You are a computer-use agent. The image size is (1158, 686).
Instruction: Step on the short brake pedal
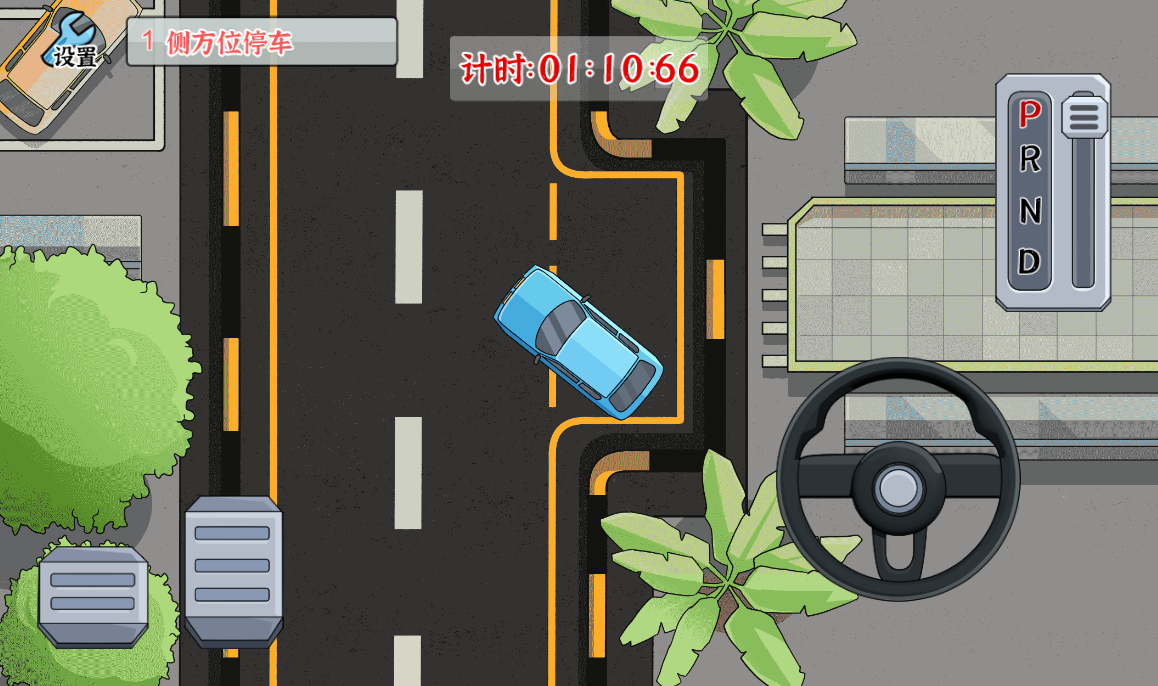pos(92,595)
